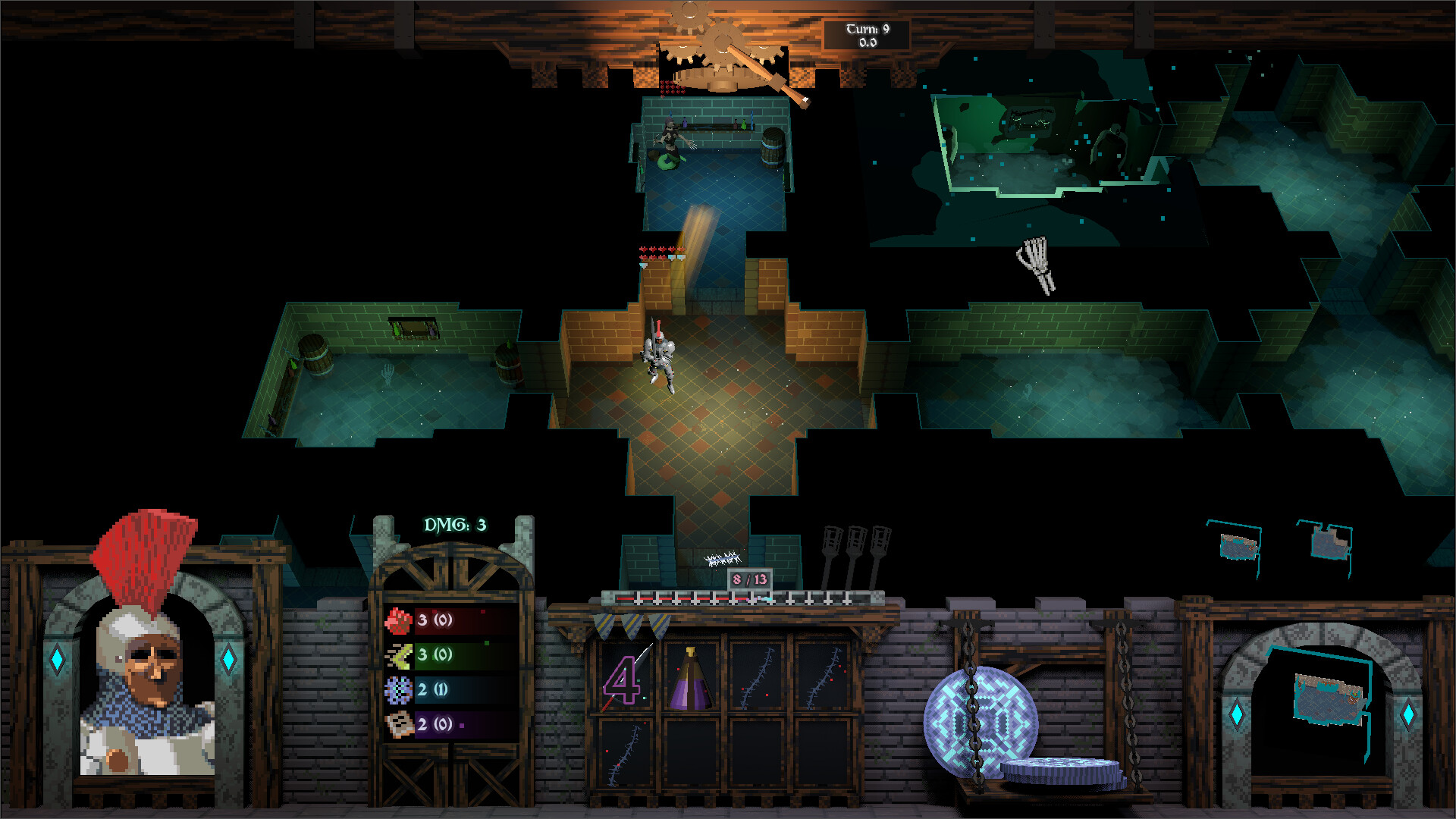Open the left floating map tile fragment
Screen dimensions: 1456x819
1238,544
